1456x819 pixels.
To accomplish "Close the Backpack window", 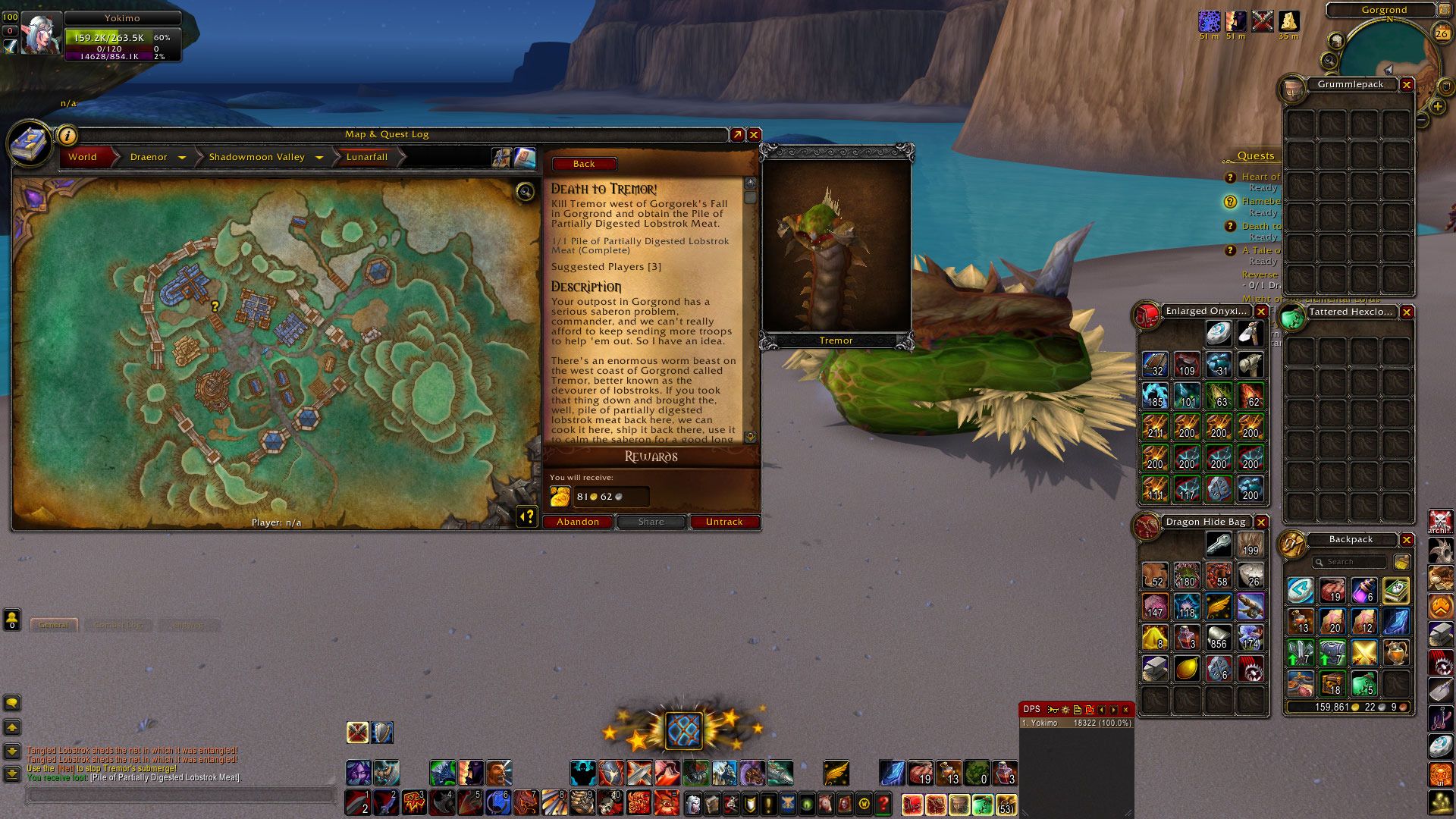I will 1407,540.
